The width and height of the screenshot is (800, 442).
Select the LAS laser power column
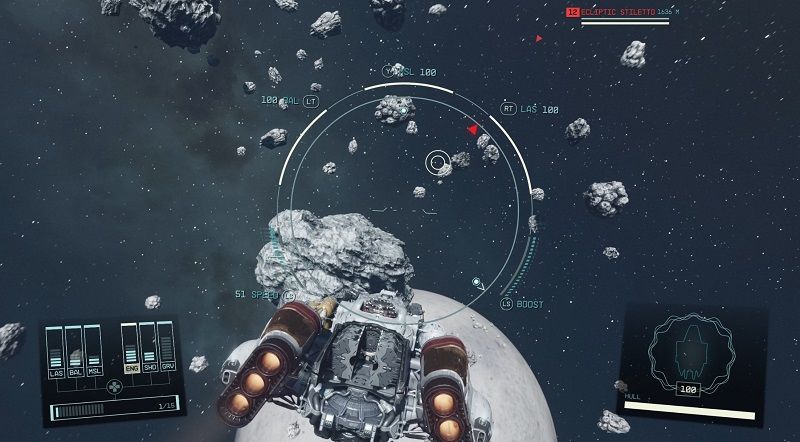[56, 351]
